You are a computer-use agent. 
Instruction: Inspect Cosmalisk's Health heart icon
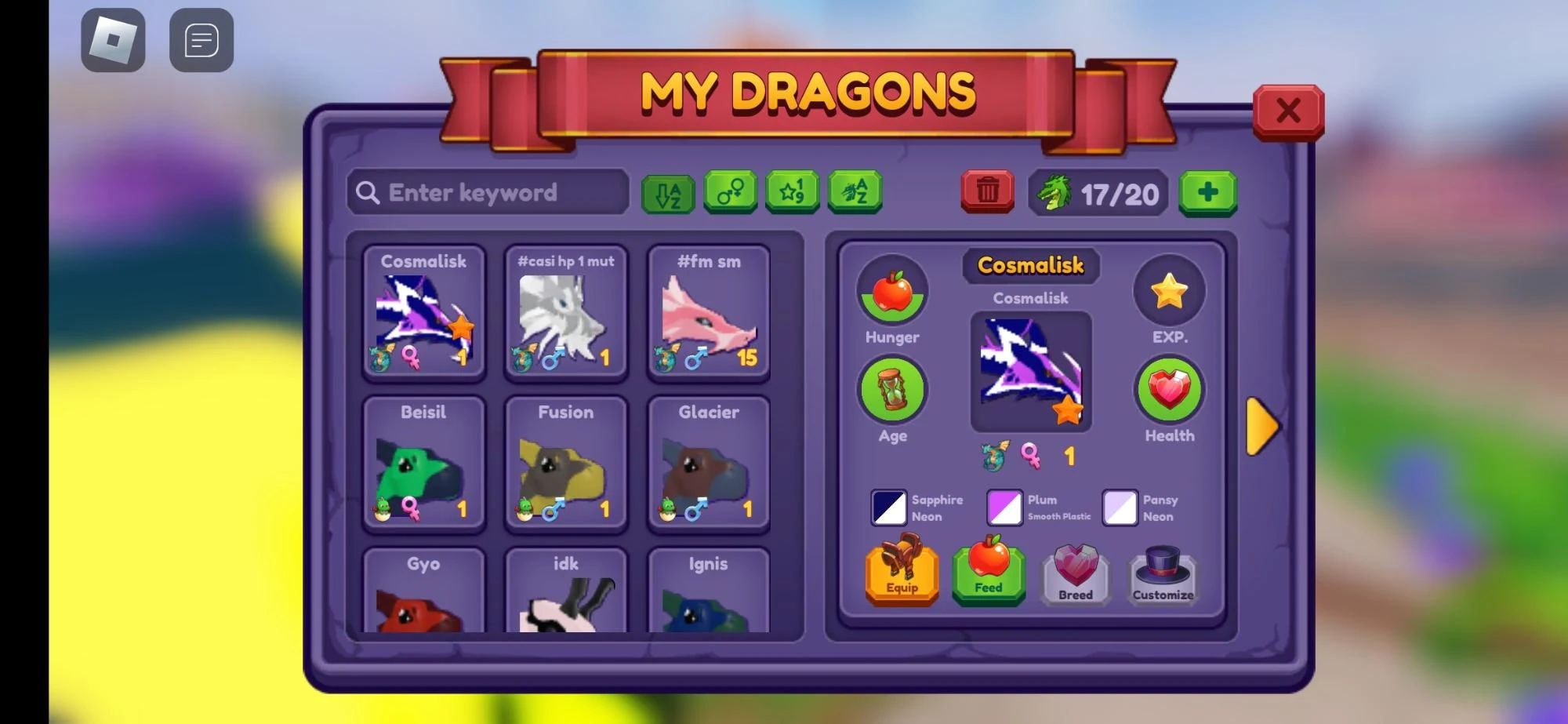click(x=1169, y=390)
